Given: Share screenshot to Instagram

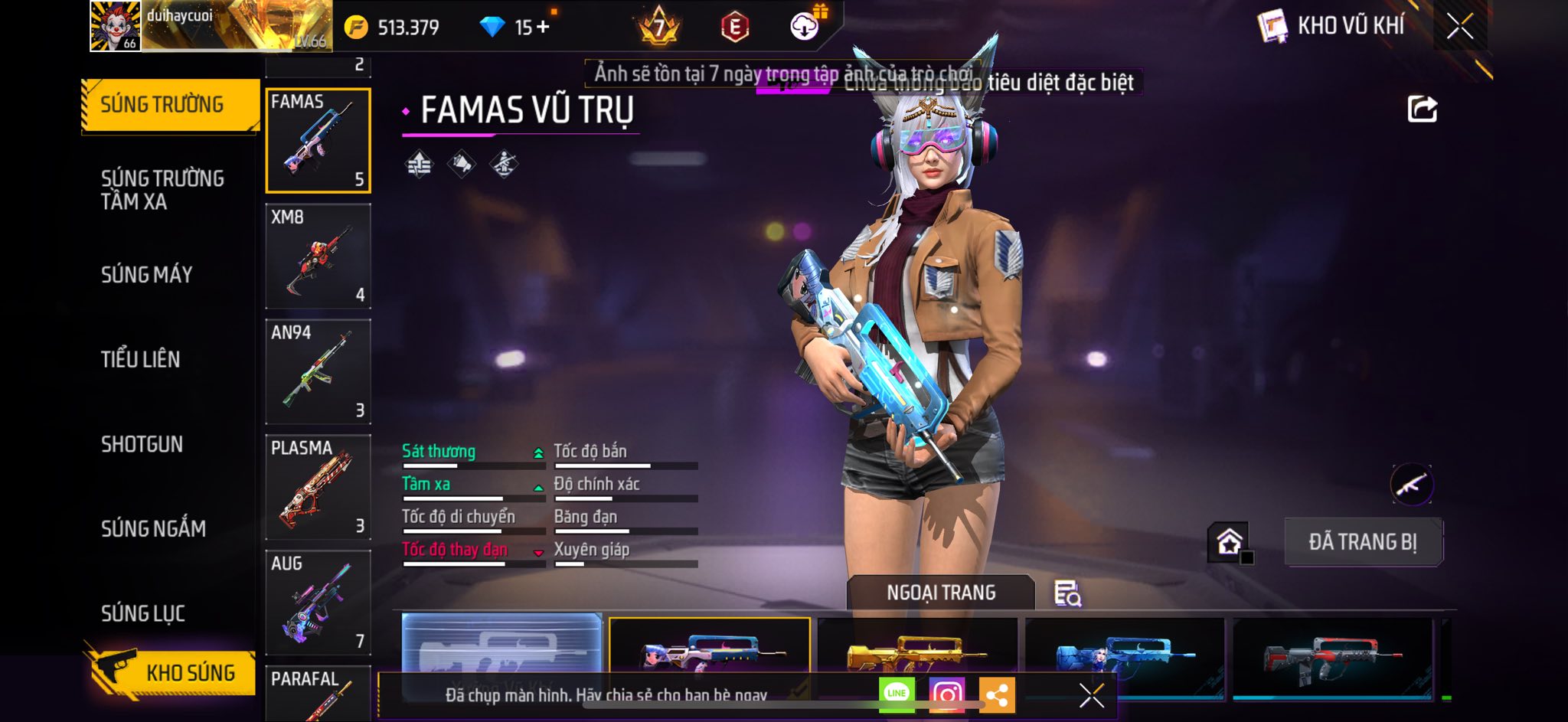Looking at the screenshot, I should click(x=946, y=694).
